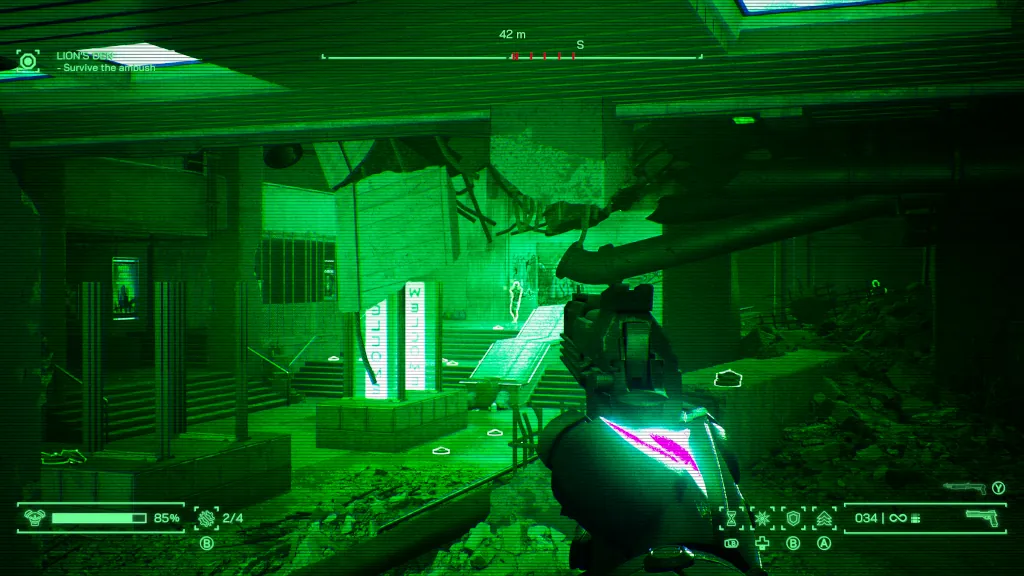
Task: Use the repair kit gear icon
Action: coord(207,518)
